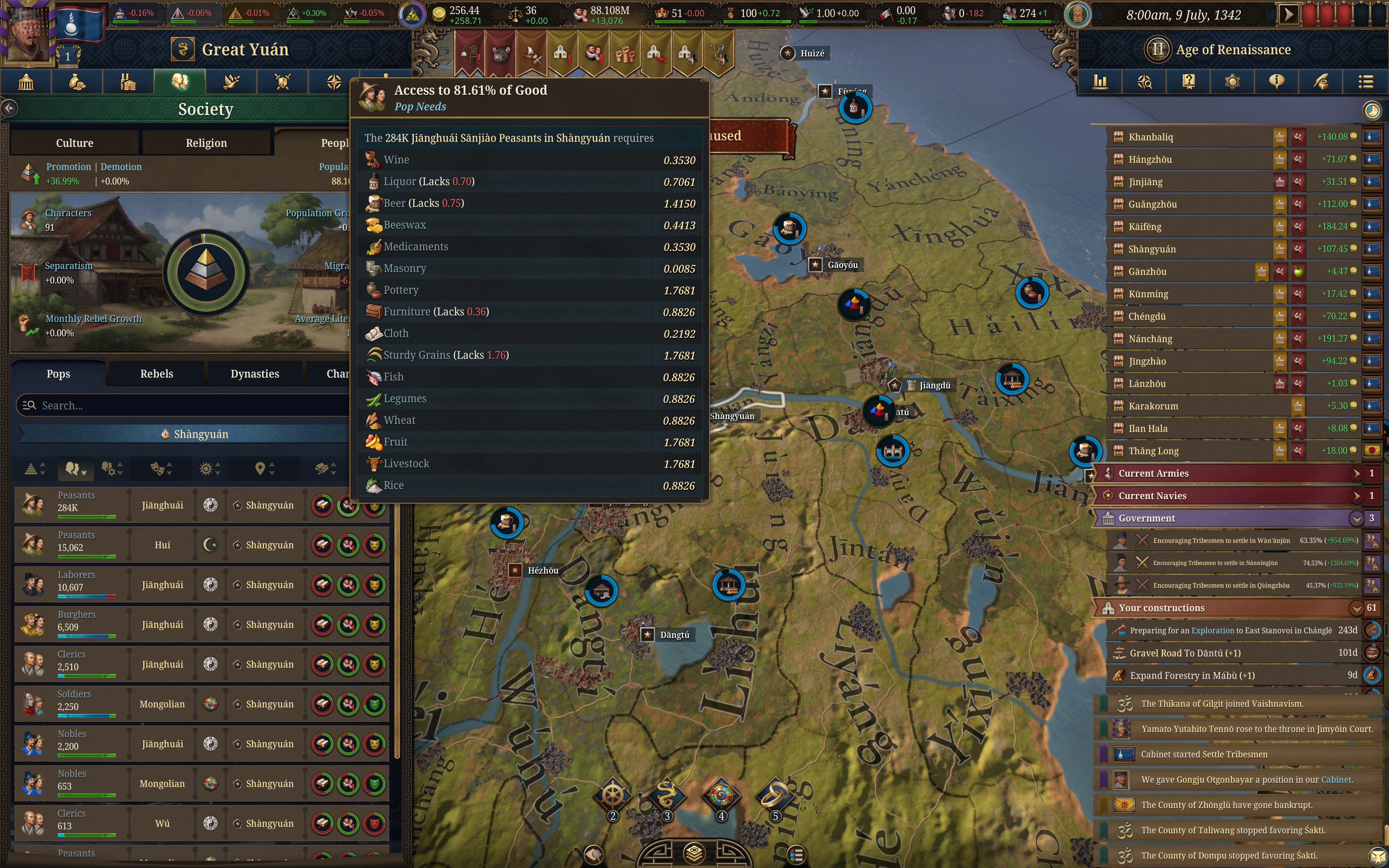This screenshot has height=868, width=1389.
Task: Open the Economy panel via money bag icon
Action: 77,81
